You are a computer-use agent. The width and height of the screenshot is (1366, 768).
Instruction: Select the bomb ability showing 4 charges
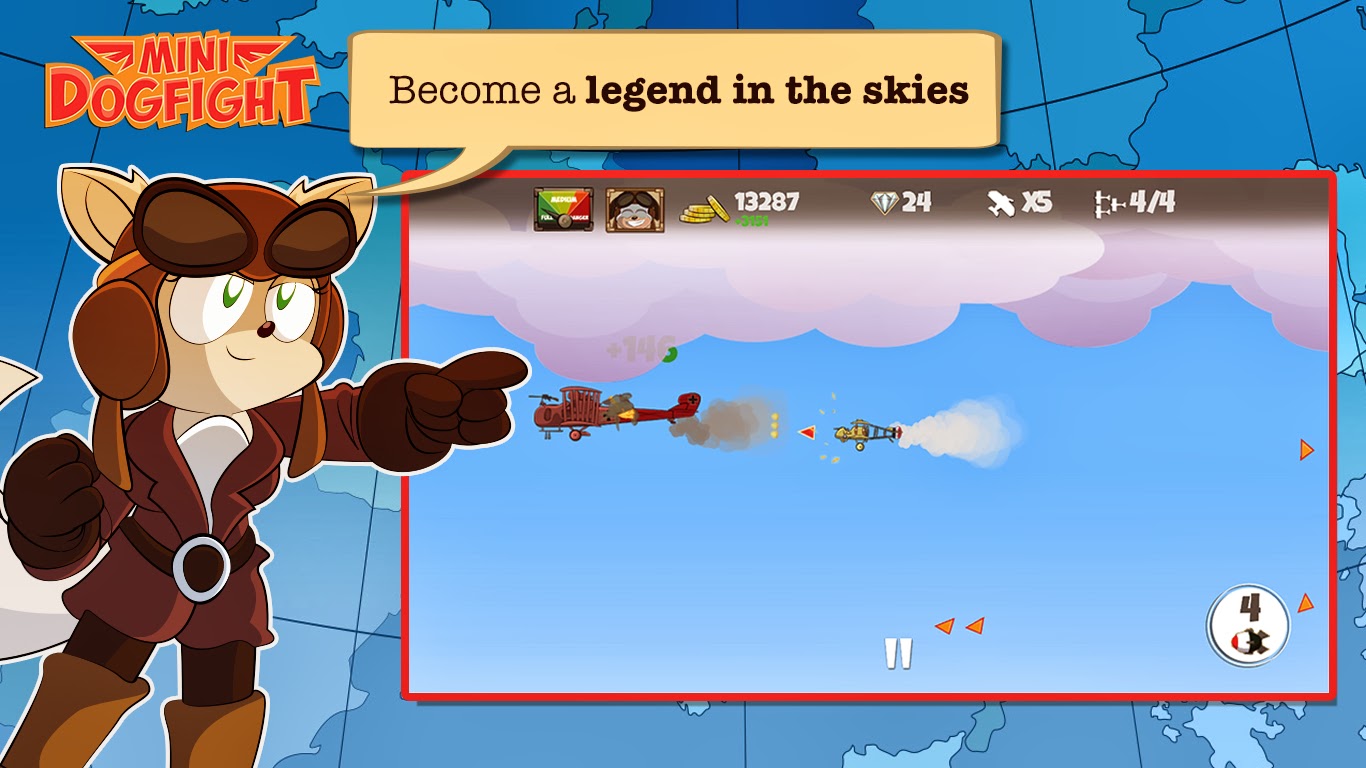click(1247, 625)
